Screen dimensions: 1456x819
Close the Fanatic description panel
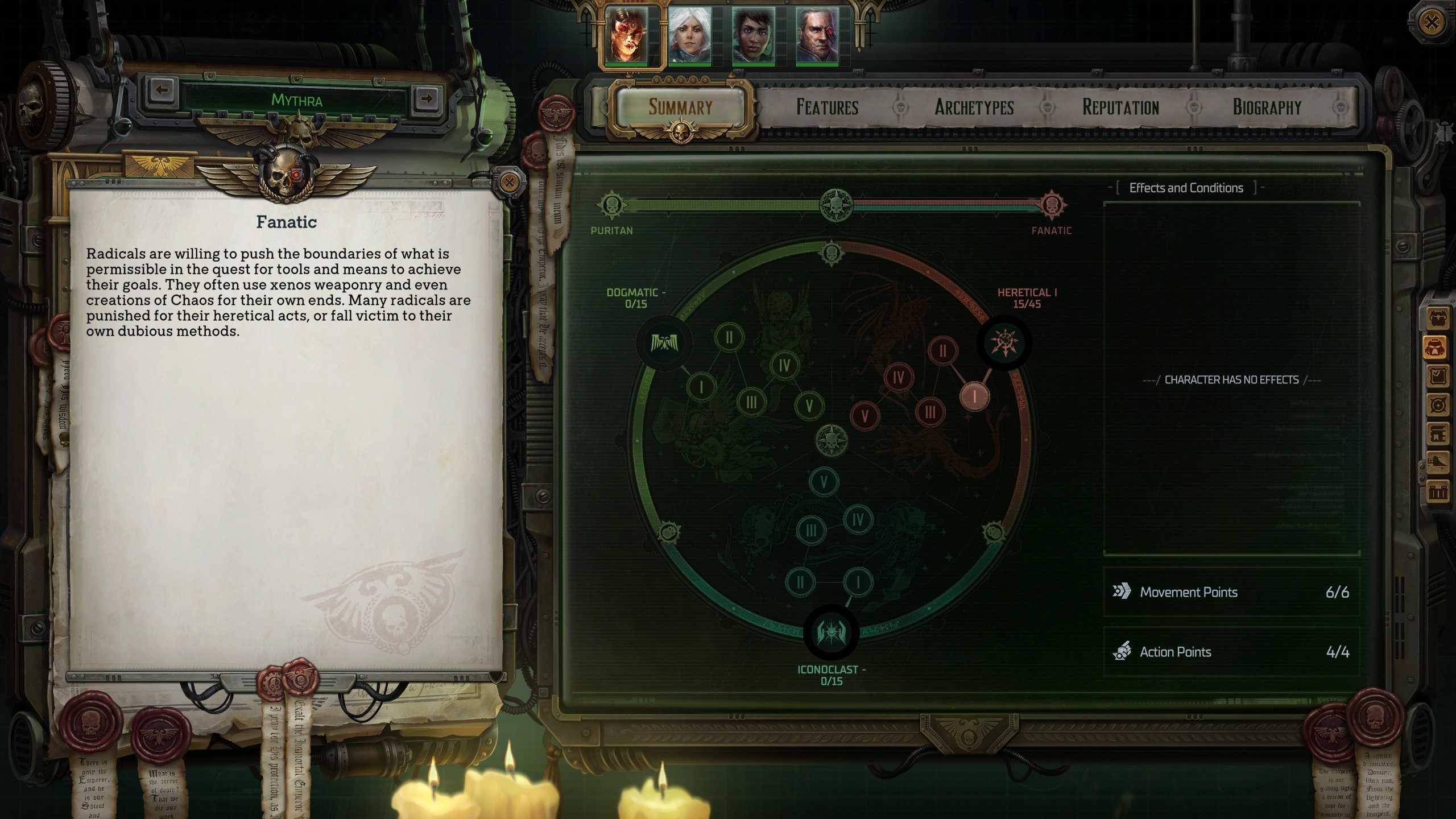point(509,183)
